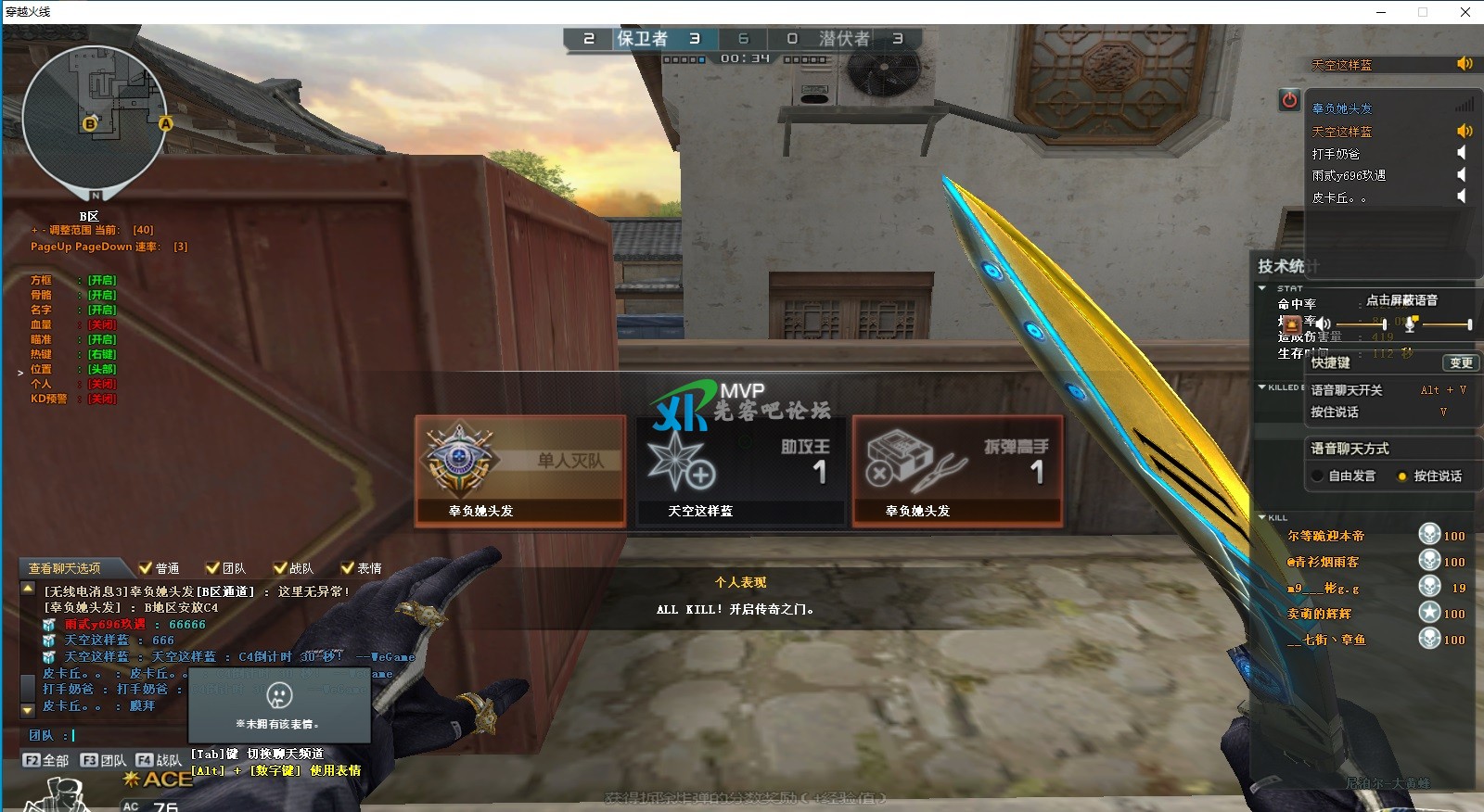Screen dimensions: 1484x812
Task: Toggle the 普通 chat filter checkbox
Action: (x=146, y=568)
